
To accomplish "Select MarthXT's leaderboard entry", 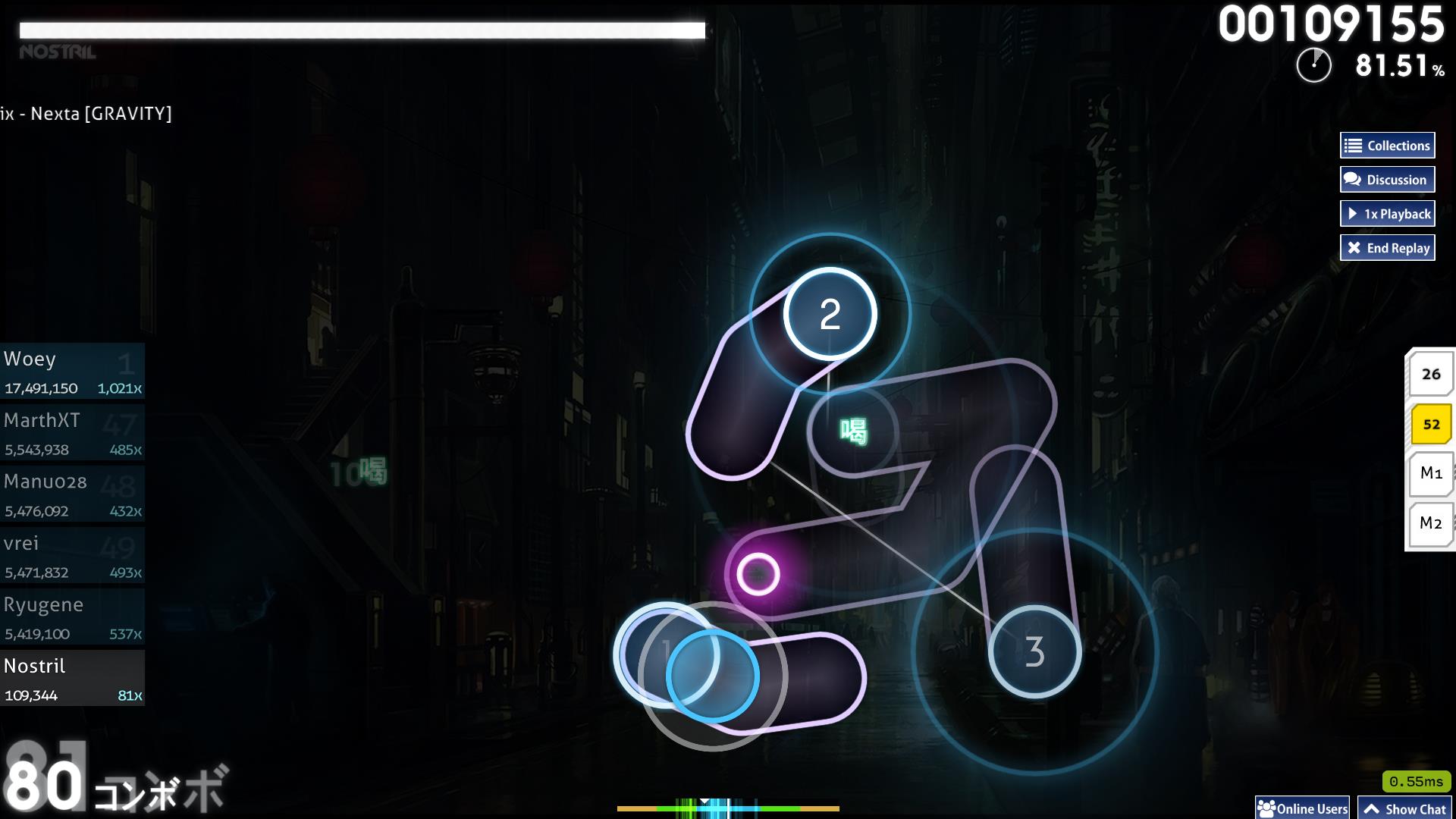I will (x=72, y=433).
